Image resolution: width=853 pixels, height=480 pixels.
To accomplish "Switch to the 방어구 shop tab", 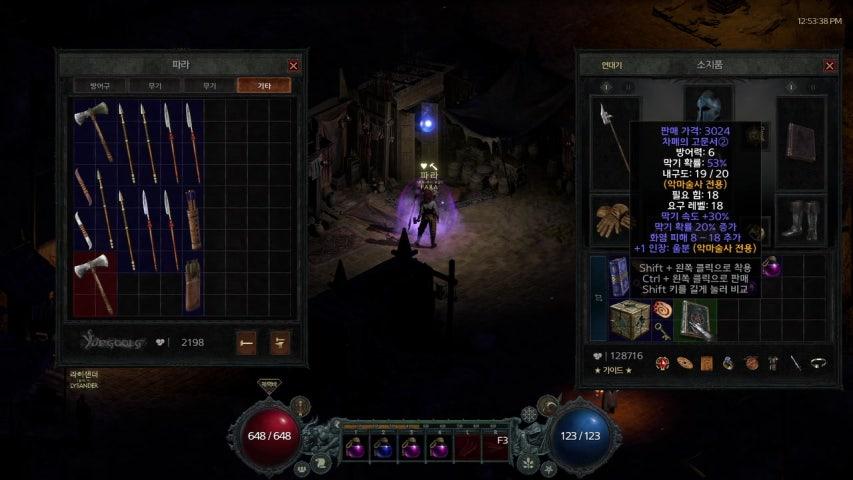I will point(100,86).
